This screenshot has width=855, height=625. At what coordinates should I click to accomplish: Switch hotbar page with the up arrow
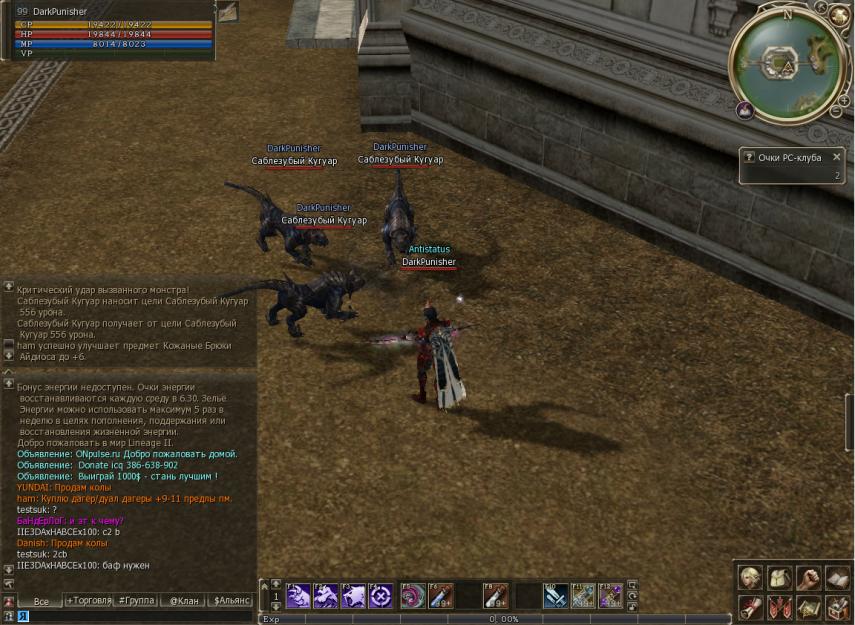277,584
